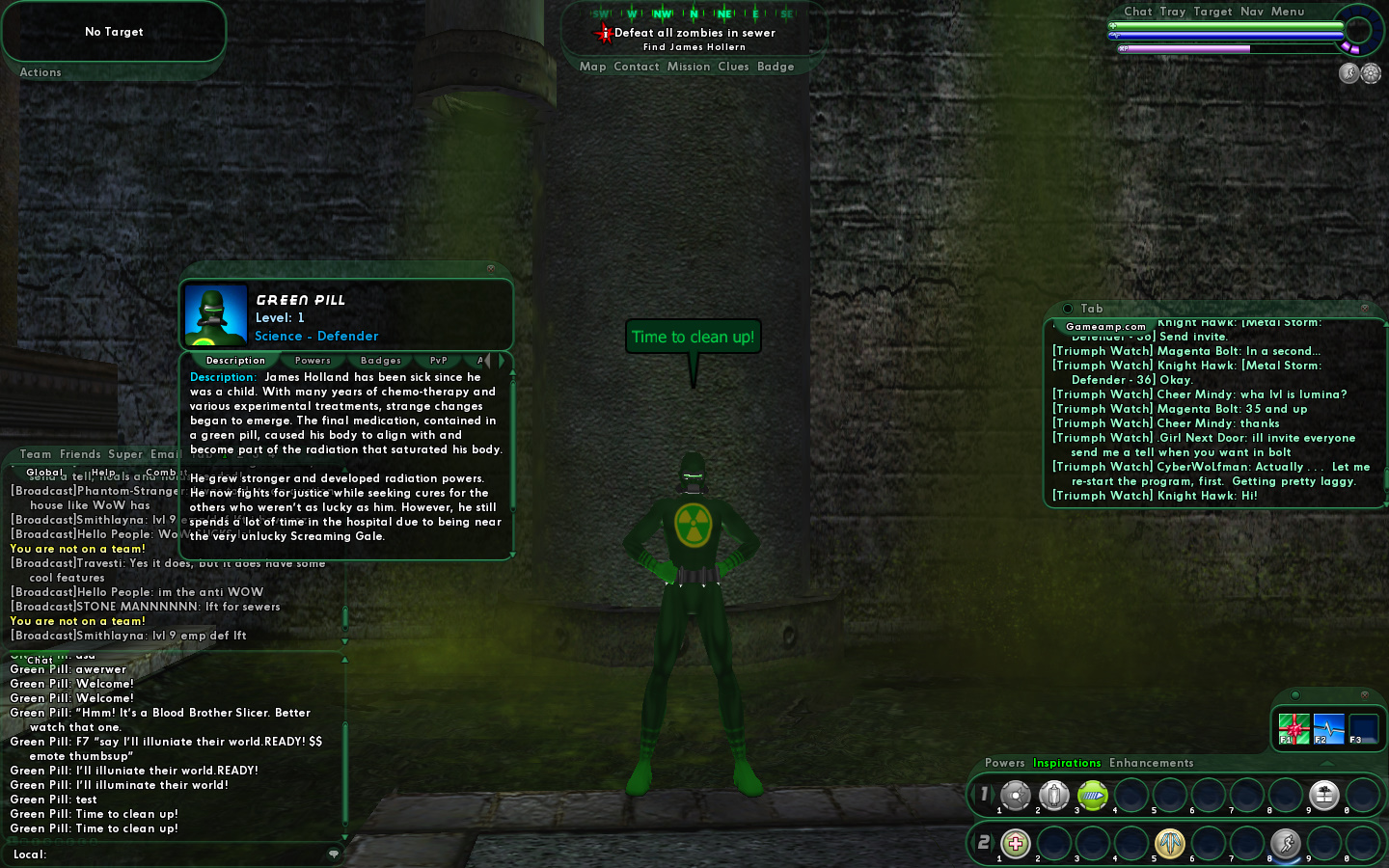
Task: Open the main Menu
Action: pyautogui.click(x=1287, y=12)
